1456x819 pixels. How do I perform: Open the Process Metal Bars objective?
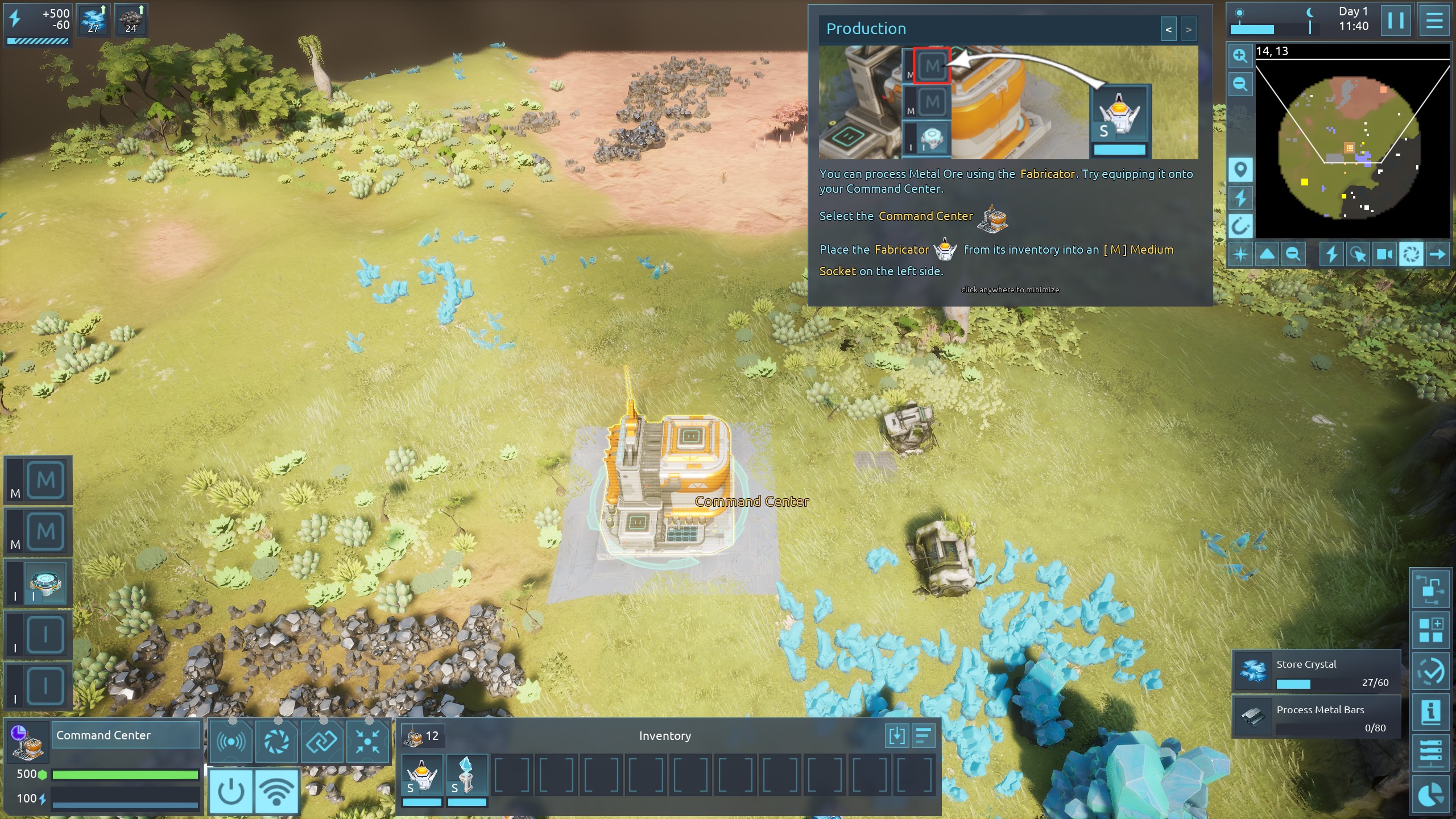click(x=1316, y=717)
